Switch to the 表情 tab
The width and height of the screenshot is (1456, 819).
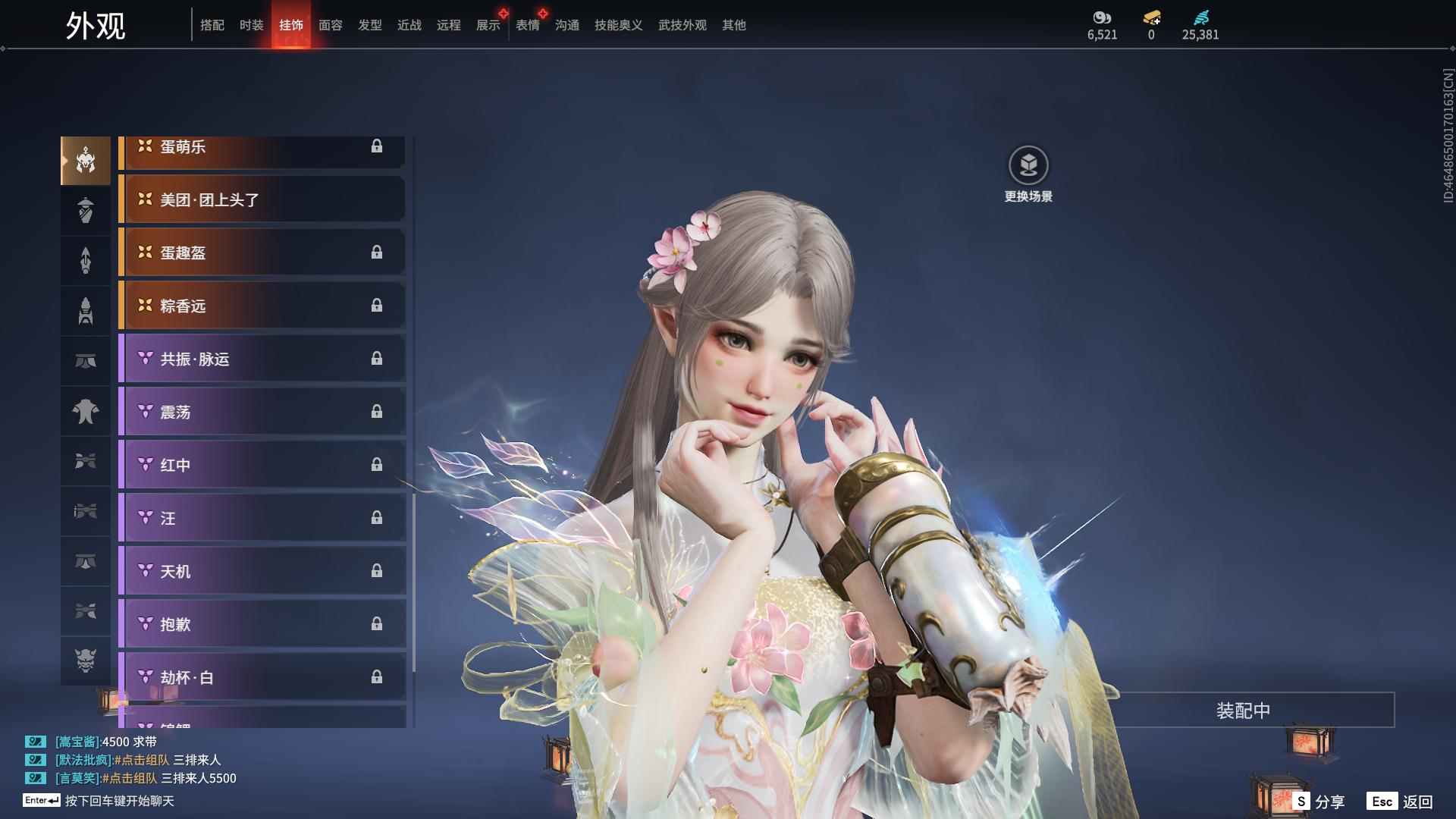[527, 25]
